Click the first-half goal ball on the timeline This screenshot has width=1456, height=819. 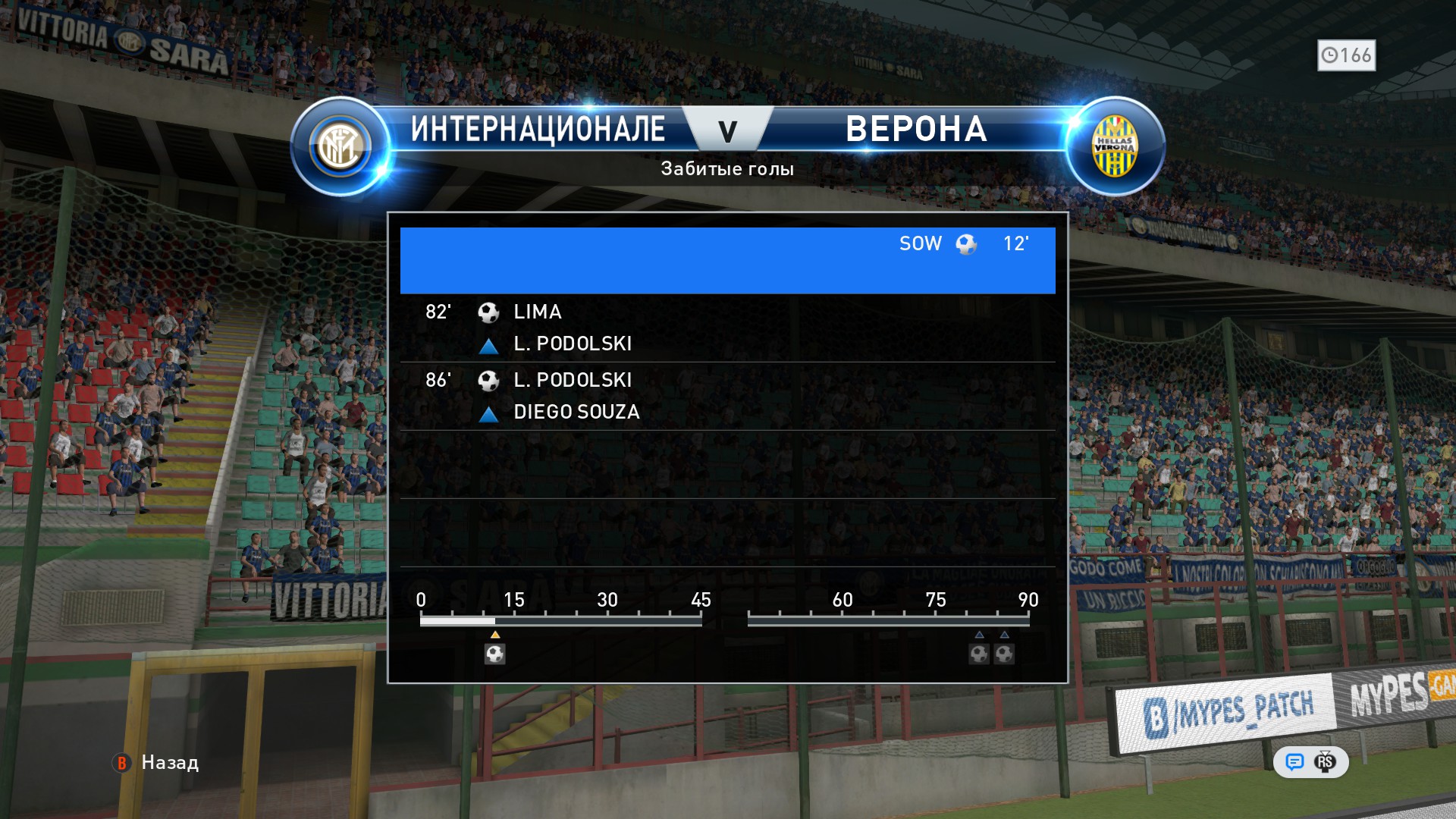click(x=495, y=654)
